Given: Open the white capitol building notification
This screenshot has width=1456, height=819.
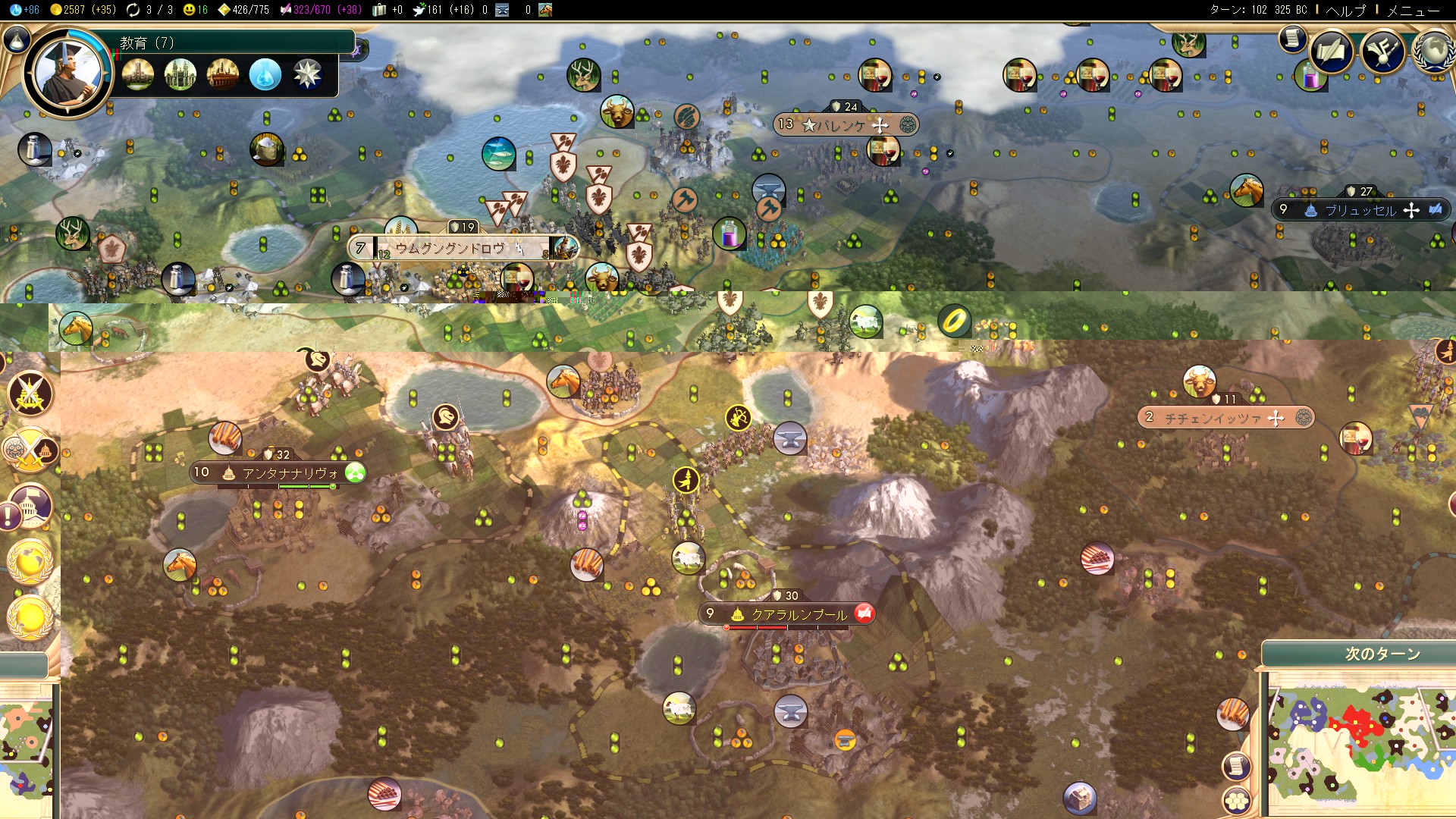Looking at the screenshot, I should point(30,505).
